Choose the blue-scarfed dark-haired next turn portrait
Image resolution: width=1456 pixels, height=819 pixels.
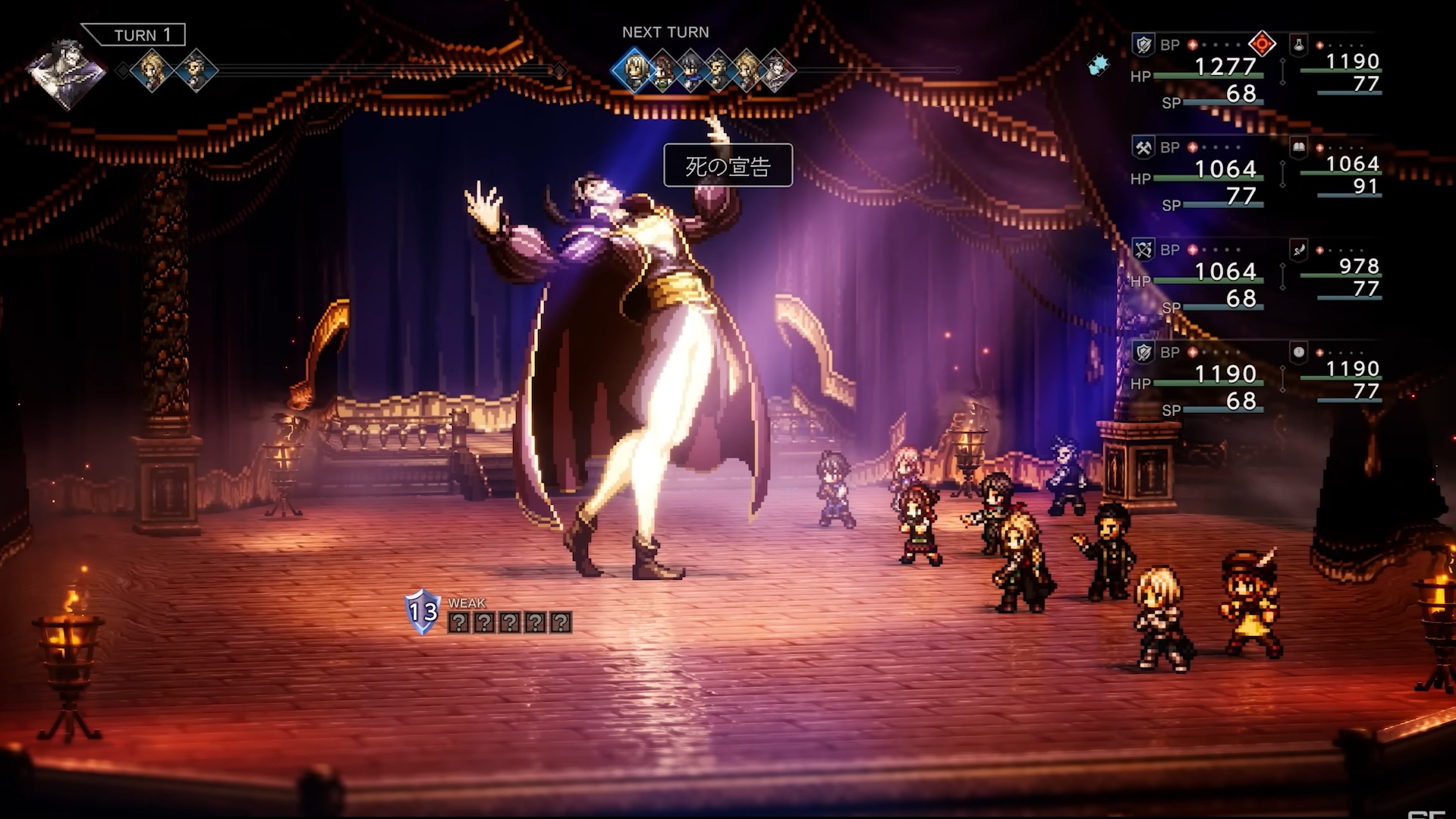coord(690,71)
